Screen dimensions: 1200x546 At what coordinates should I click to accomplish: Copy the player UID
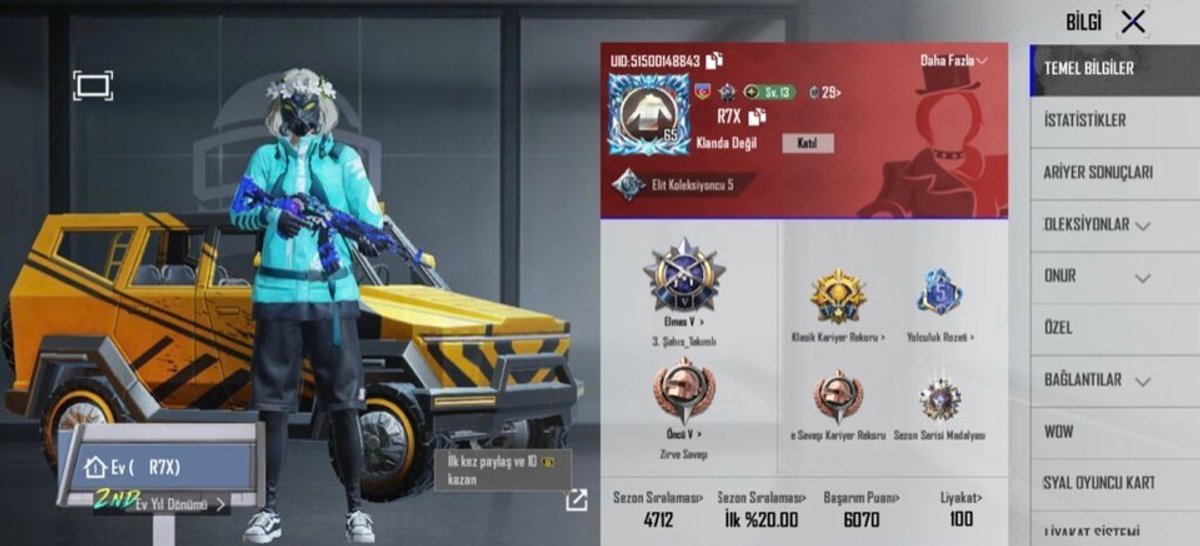click(x=715, y=60)
